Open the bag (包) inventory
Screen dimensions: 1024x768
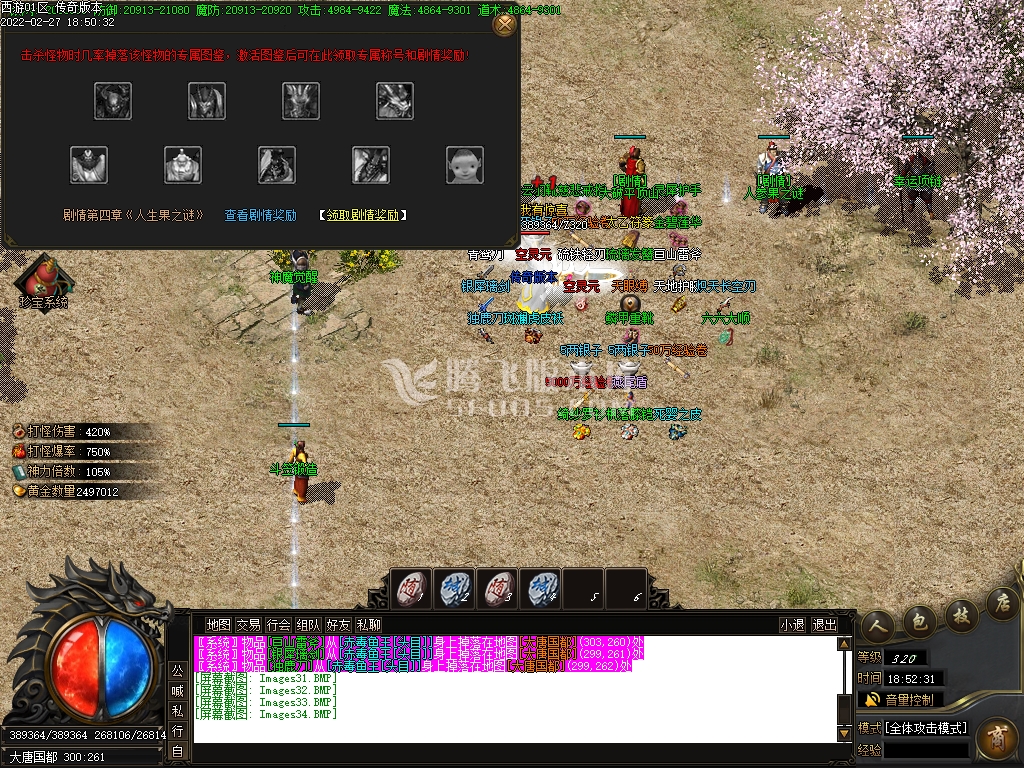click(x=919, y=620)
